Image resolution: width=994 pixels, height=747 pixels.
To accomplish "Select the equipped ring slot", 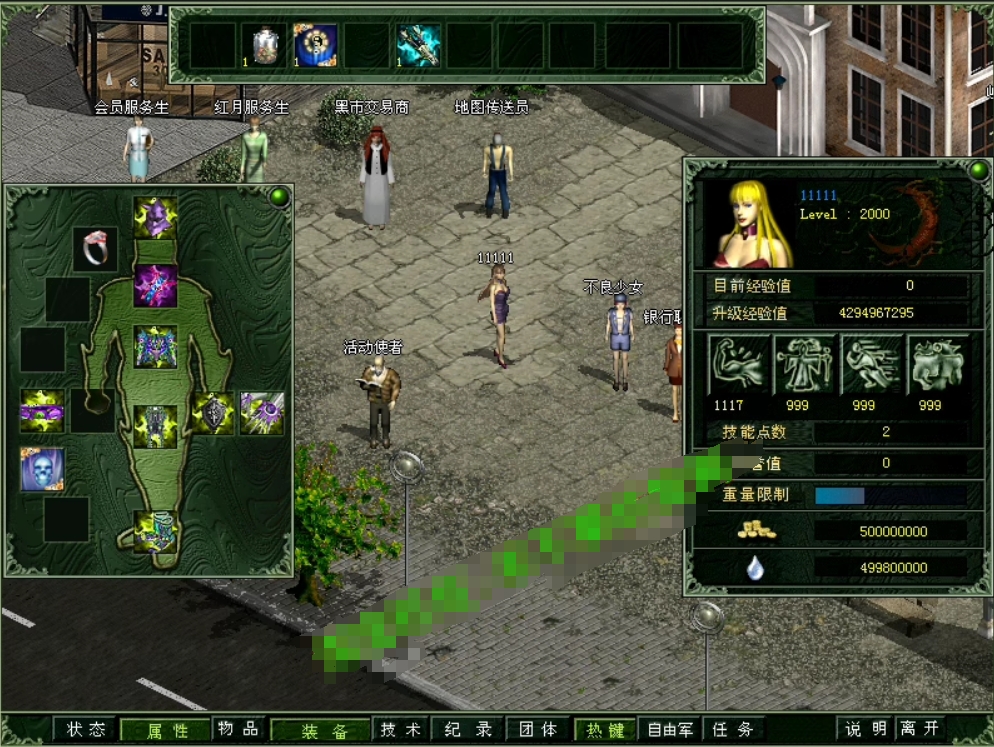I will [x=95, y=249].
